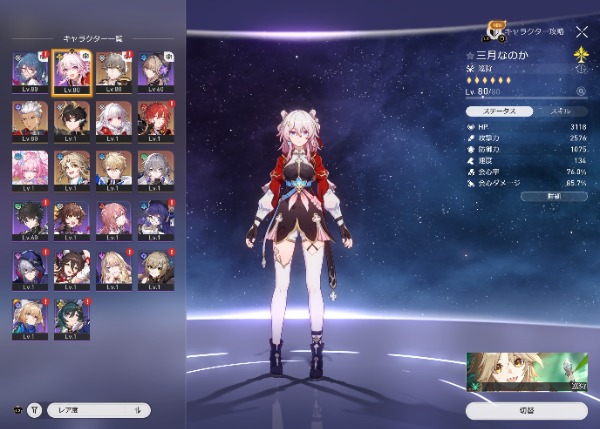
Task: Open the レア度 sort dropdown
Action: click(x=99, y=410)
